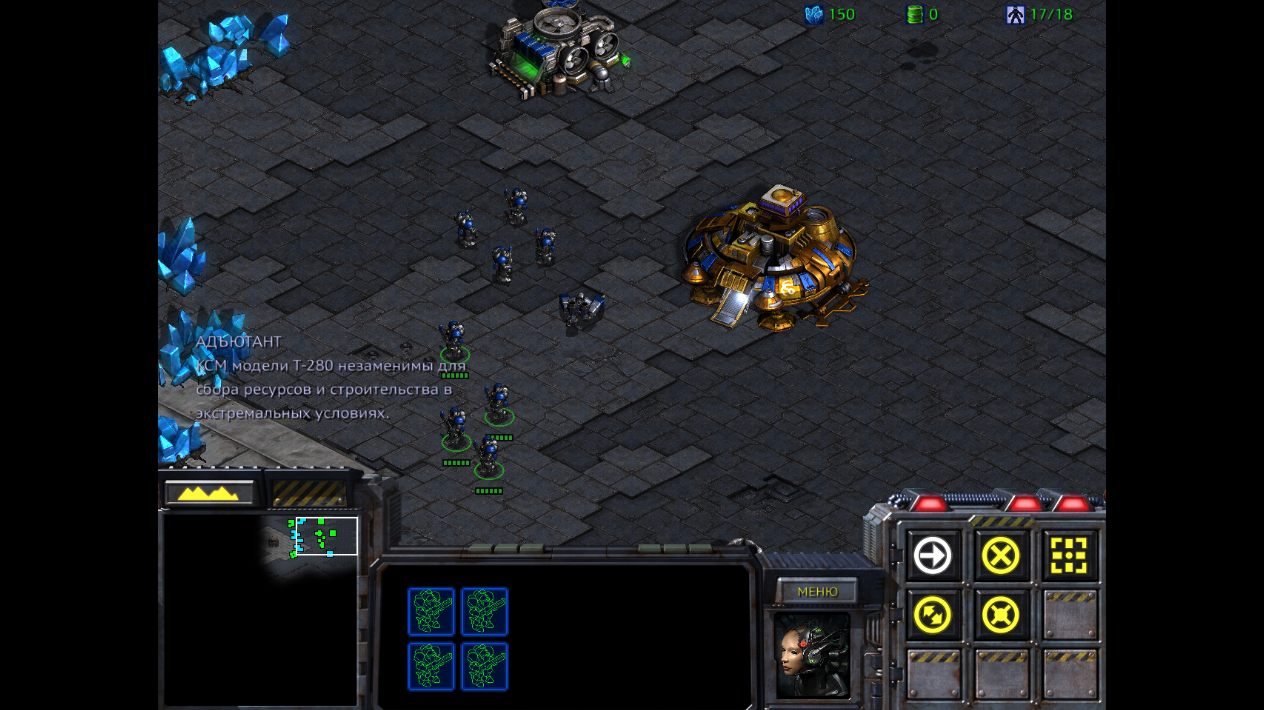Viewport: 1264px width, 710px height.
Task: Toggle the minimap terrain button
Action: pos(209,492)
